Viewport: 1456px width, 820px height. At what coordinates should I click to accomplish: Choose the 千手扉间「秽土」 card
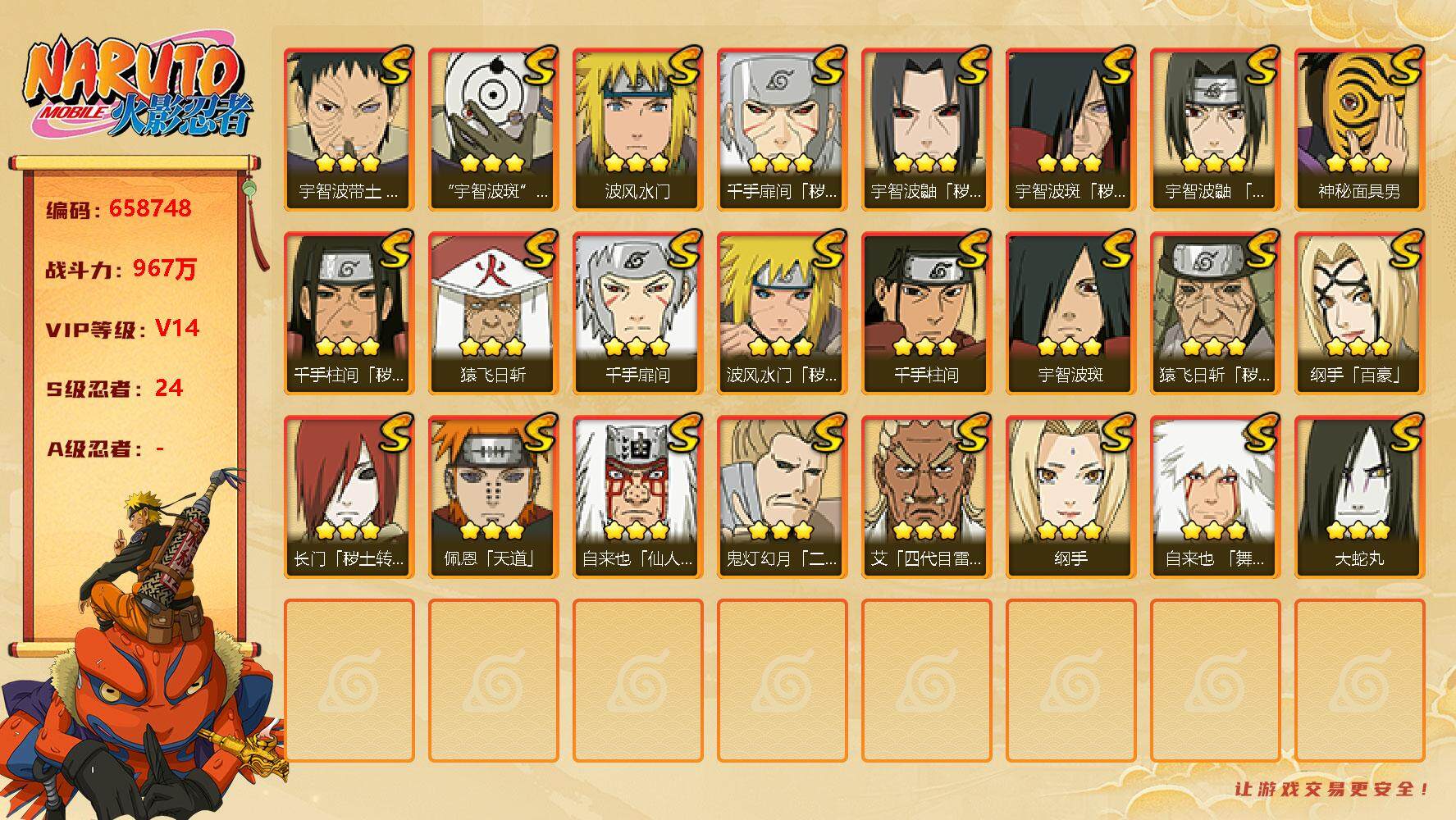pos(782,130)
